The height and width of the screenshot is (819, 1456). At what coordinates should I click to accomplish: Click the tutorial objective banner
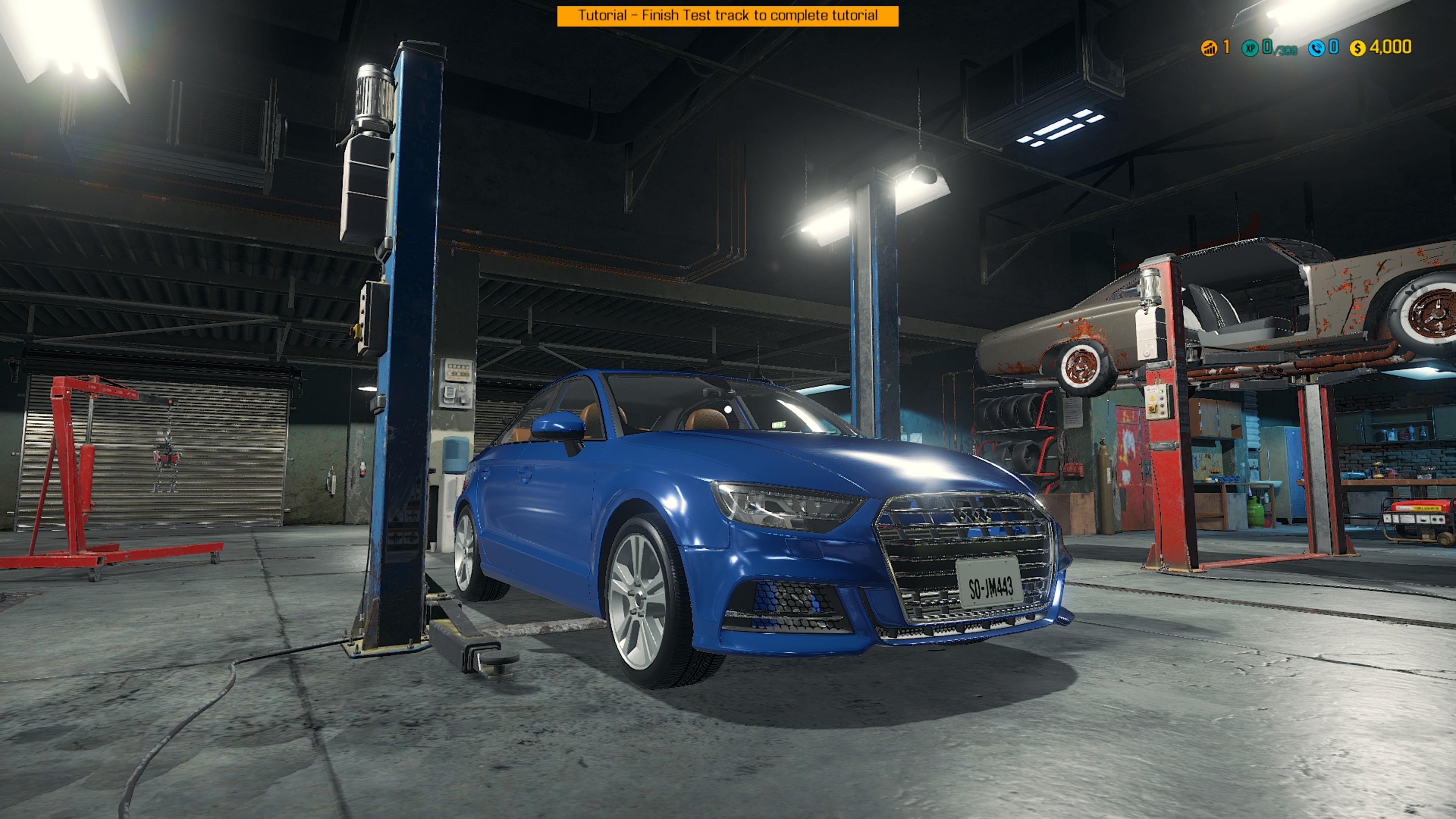pyautogui.click(x=728, y=16)
